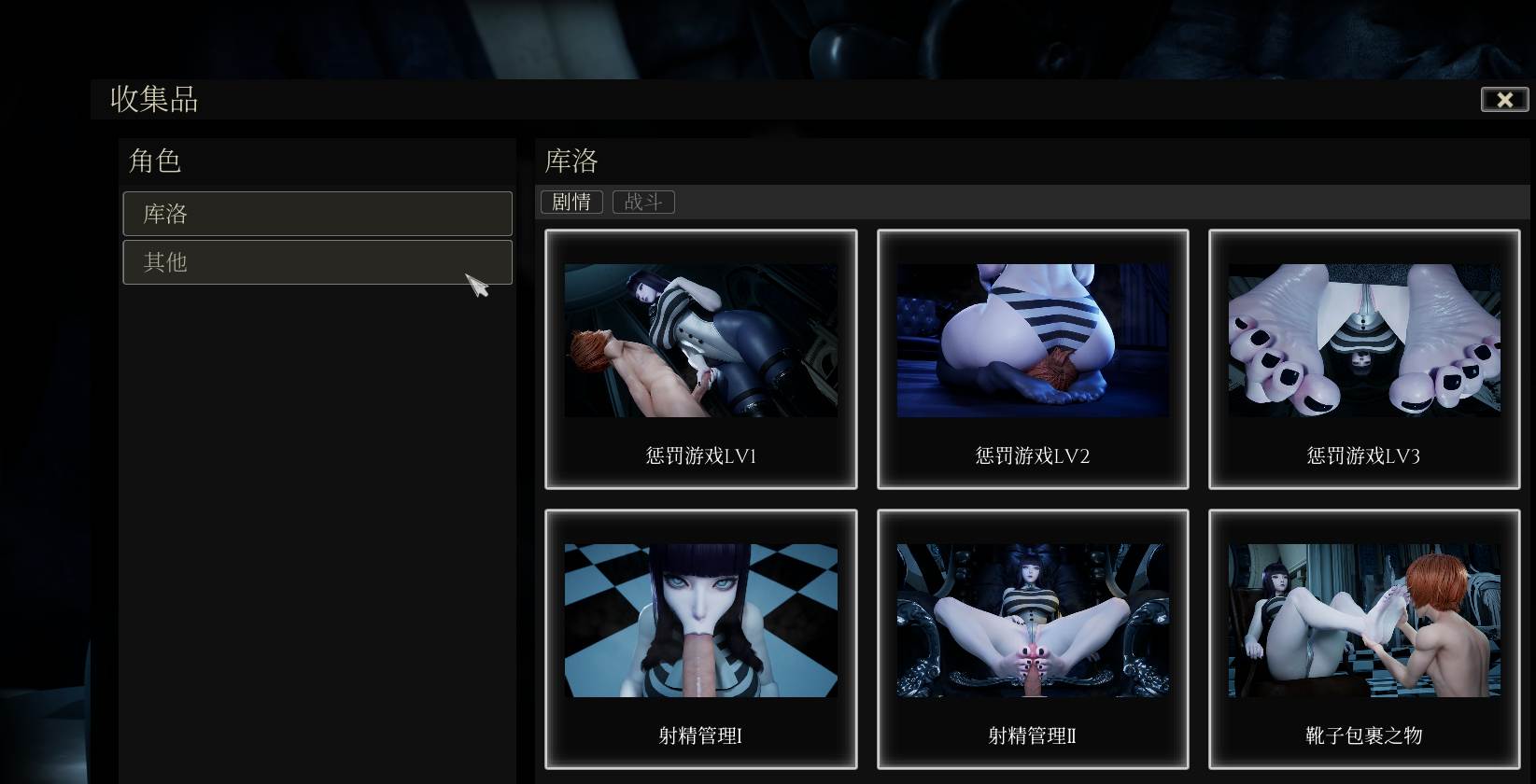Click the 惩罚游戏LV3 caption label
The width and height of the screenshot is (1536, 784).
[1363, 456]
